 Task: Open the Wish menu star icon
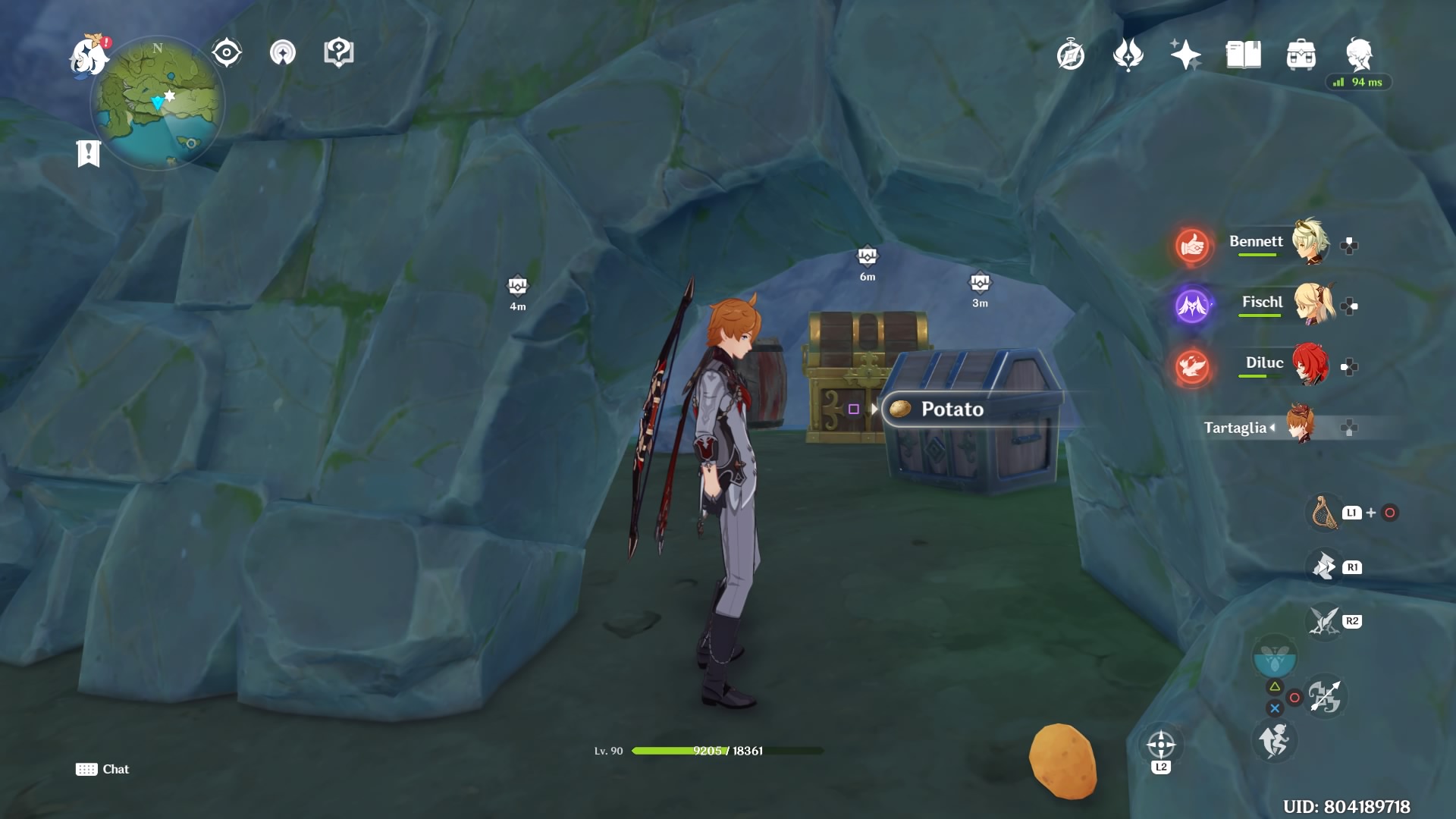coord(1187,55)
